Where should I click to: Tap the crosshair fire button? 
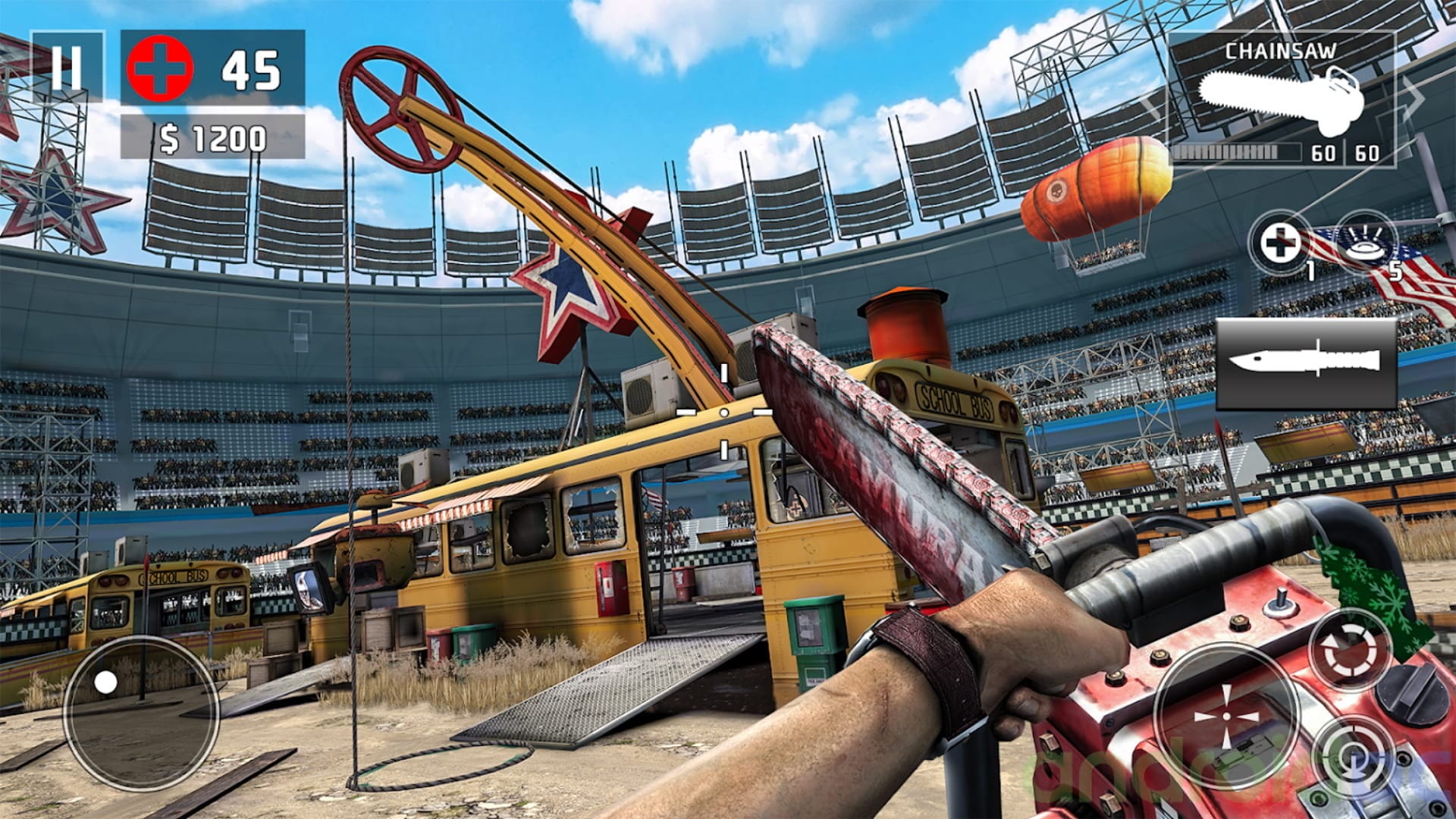(1225, 717)
